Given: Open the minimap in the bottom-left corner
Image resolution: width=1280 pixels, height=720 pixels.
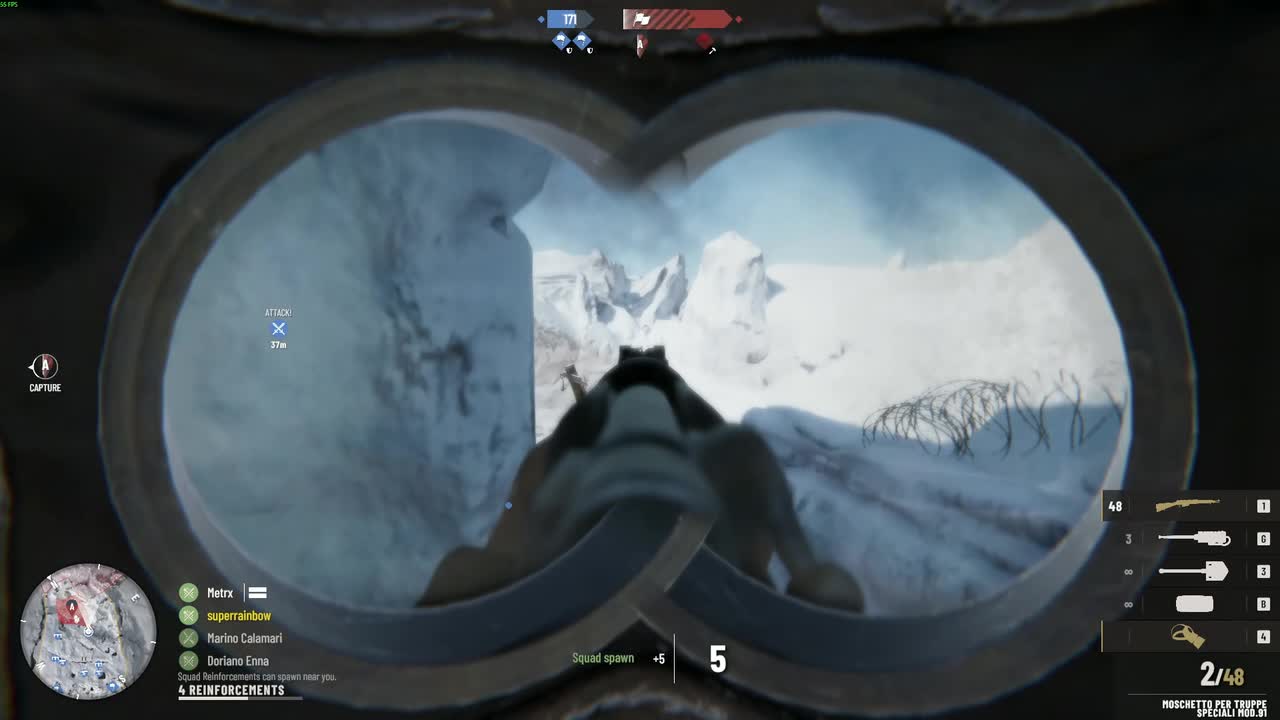Looking at the screenshot, I should (x=90, y=632).
